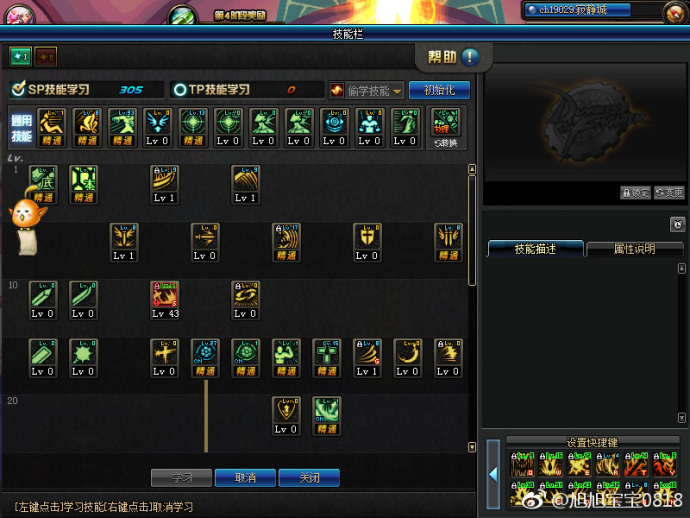Click the 转换 convert button
690x518 pixels.
[445, 128]
